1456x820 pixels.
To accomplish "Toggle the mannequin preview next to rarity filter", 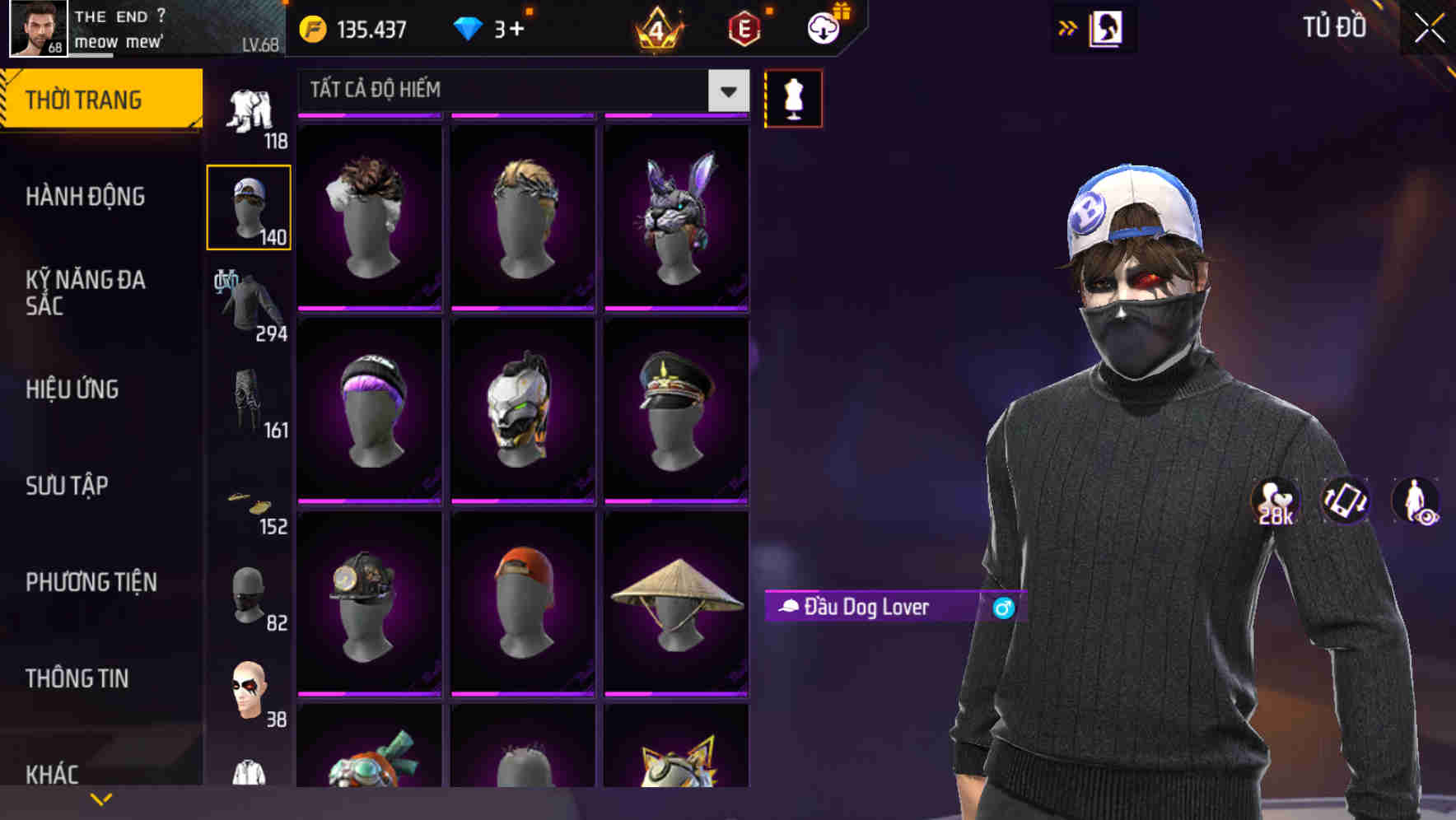I will tap(793, 98).
